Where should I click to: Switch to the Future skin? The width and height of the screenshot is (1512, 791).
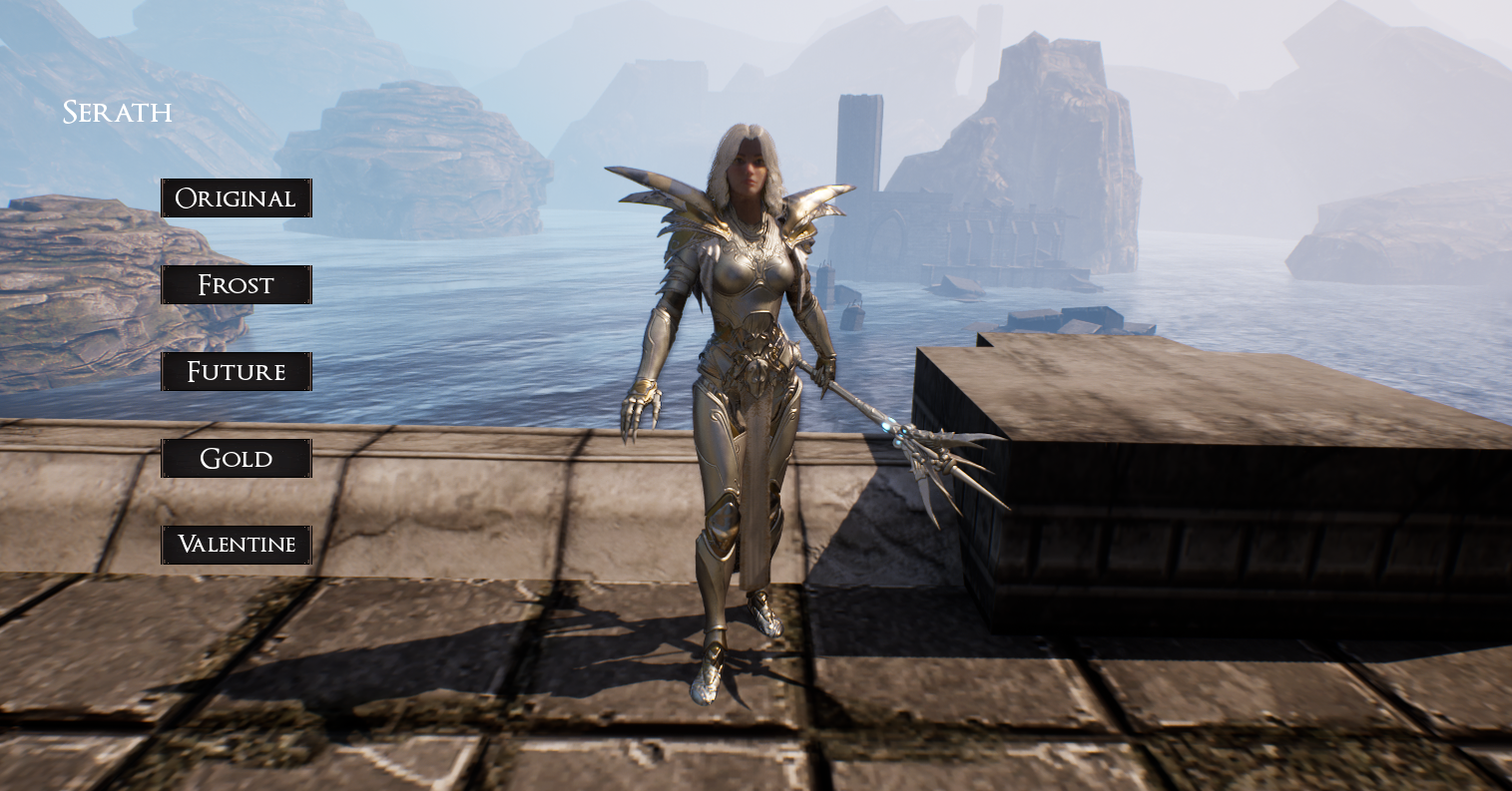click(x=237, y=371)
